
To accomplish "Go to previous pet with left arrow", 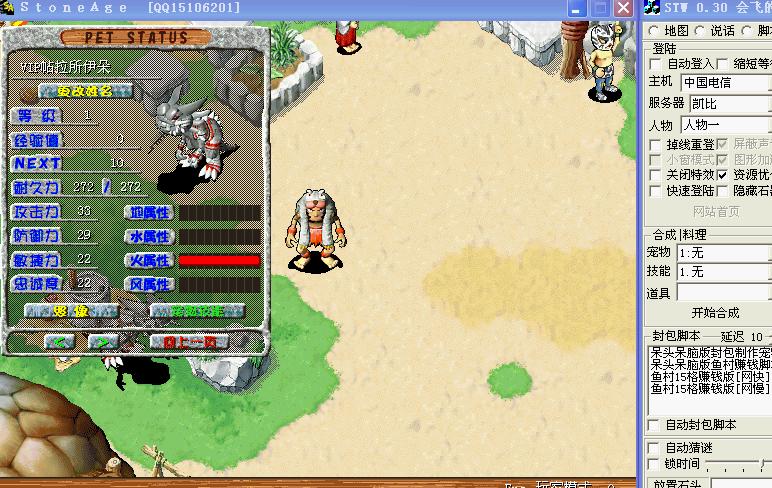I will tap(59, 342).
